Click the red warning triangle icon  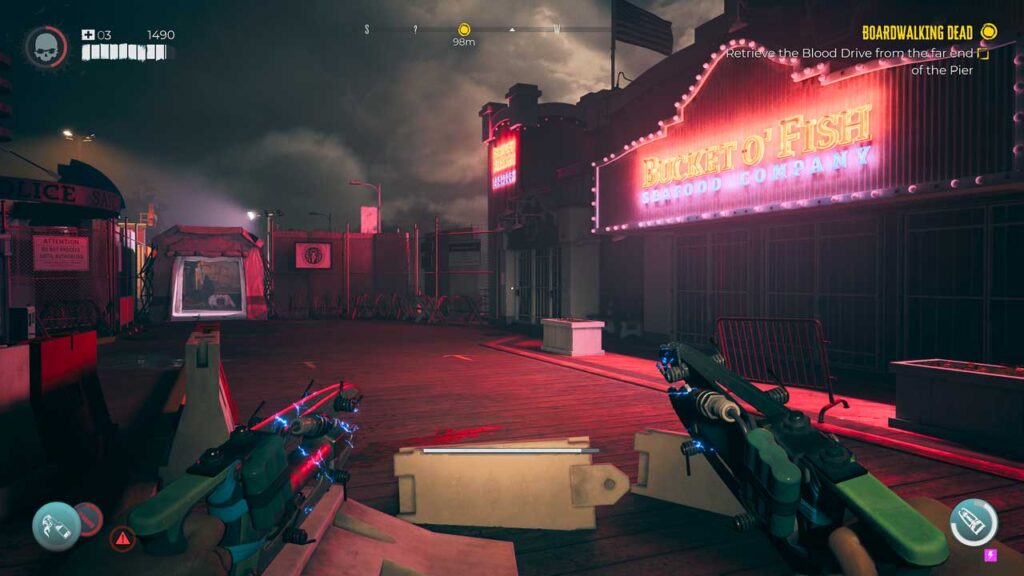(x=122, y=539)
